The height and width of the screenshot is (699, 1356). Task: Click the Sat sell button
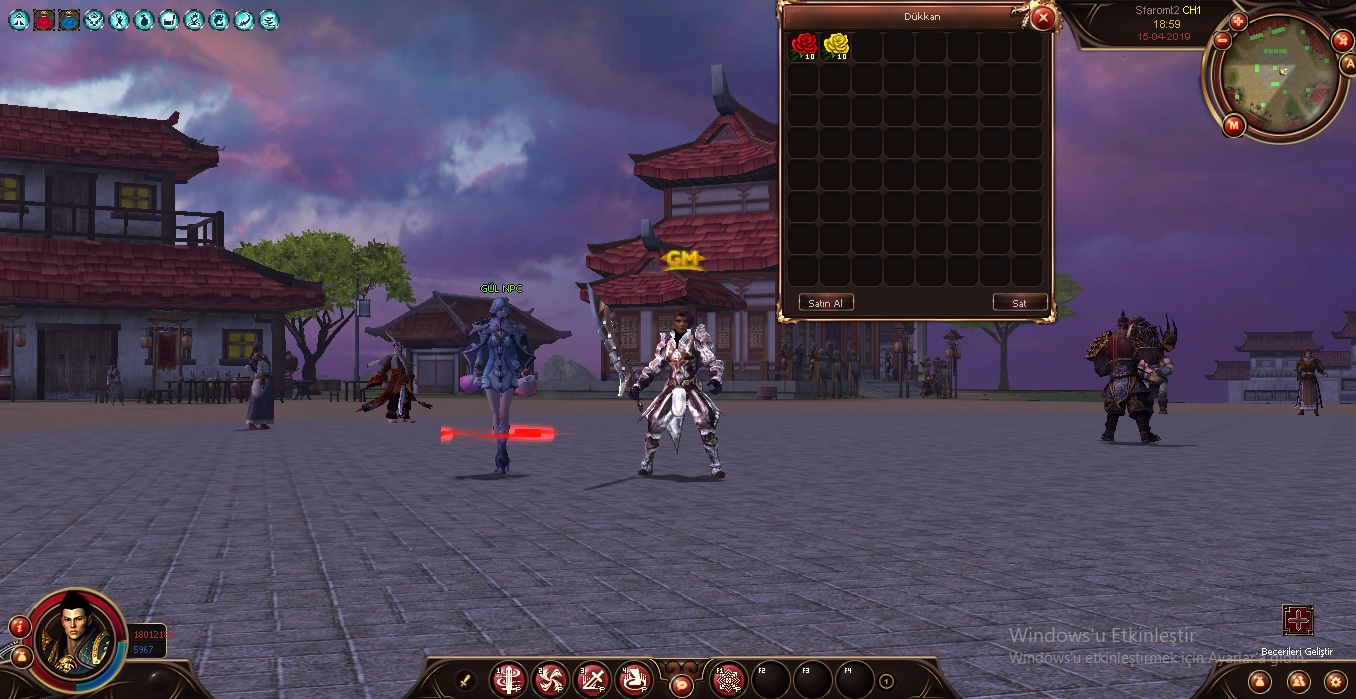coord(1019,302)
